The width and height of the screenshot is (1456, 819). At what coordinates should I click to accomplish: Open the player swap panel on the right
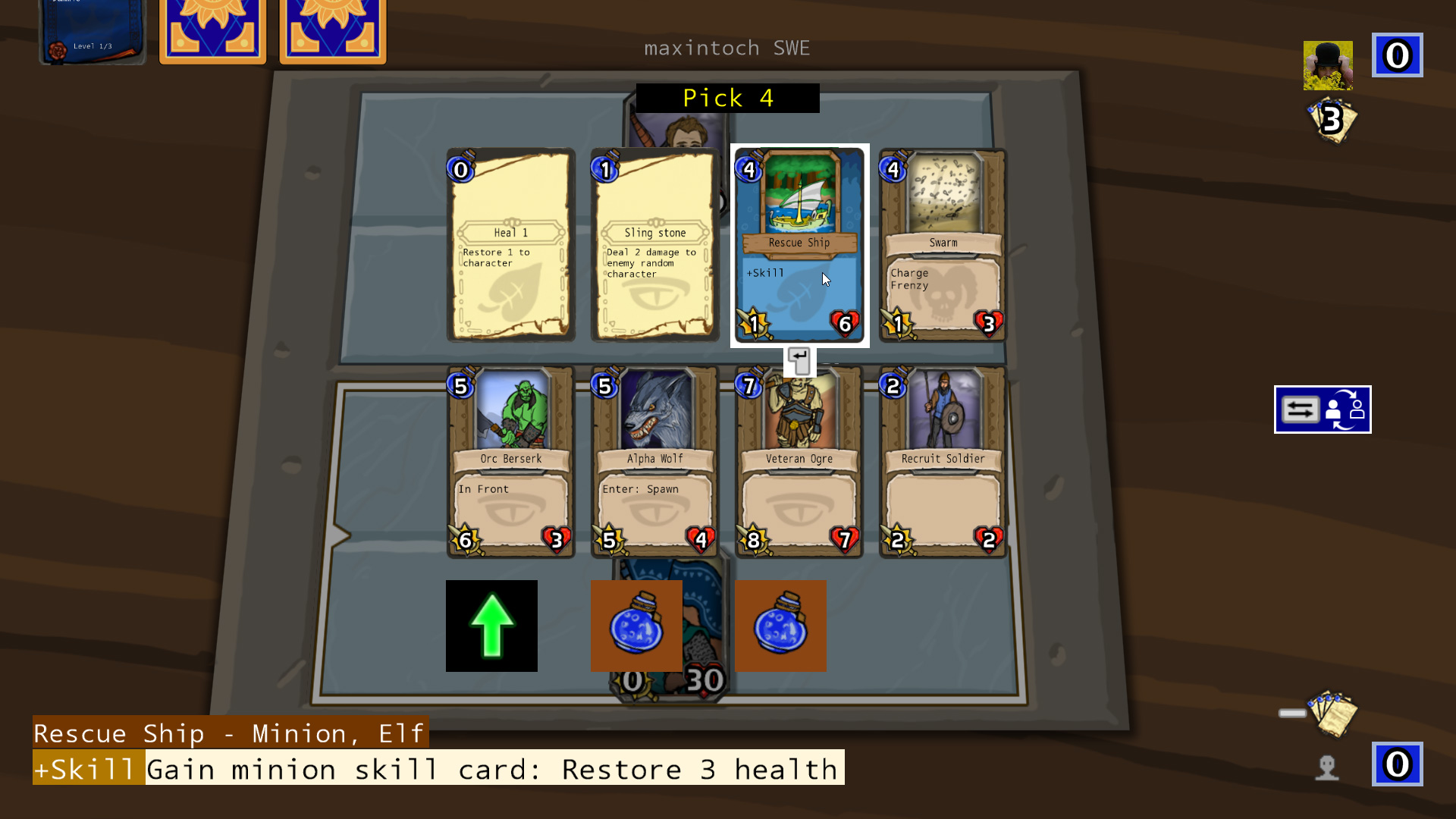pos(1322,409)
